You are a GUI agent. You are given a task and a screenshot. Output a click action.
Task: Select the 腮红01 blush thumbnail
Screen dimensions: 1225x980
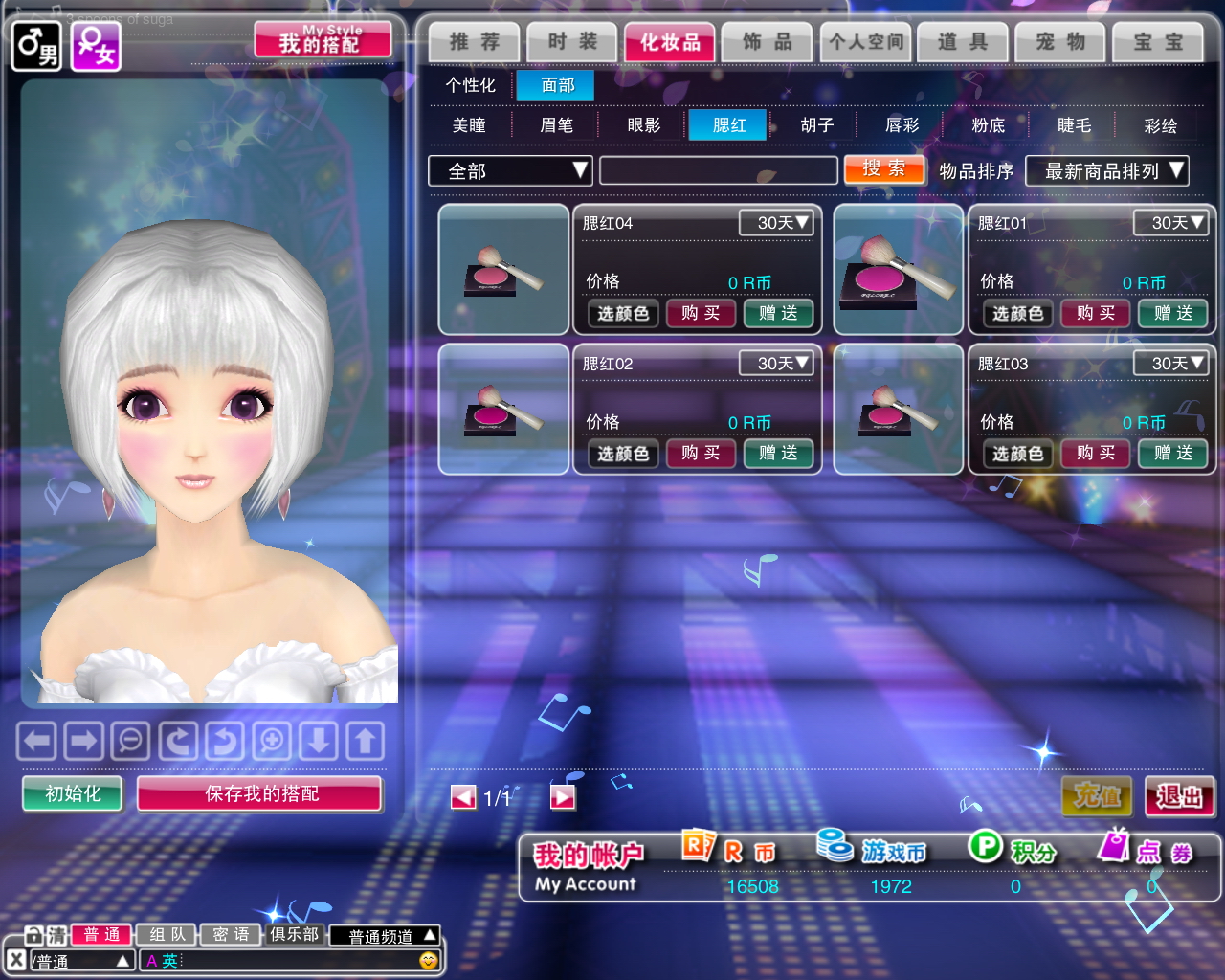pos(898,269)
